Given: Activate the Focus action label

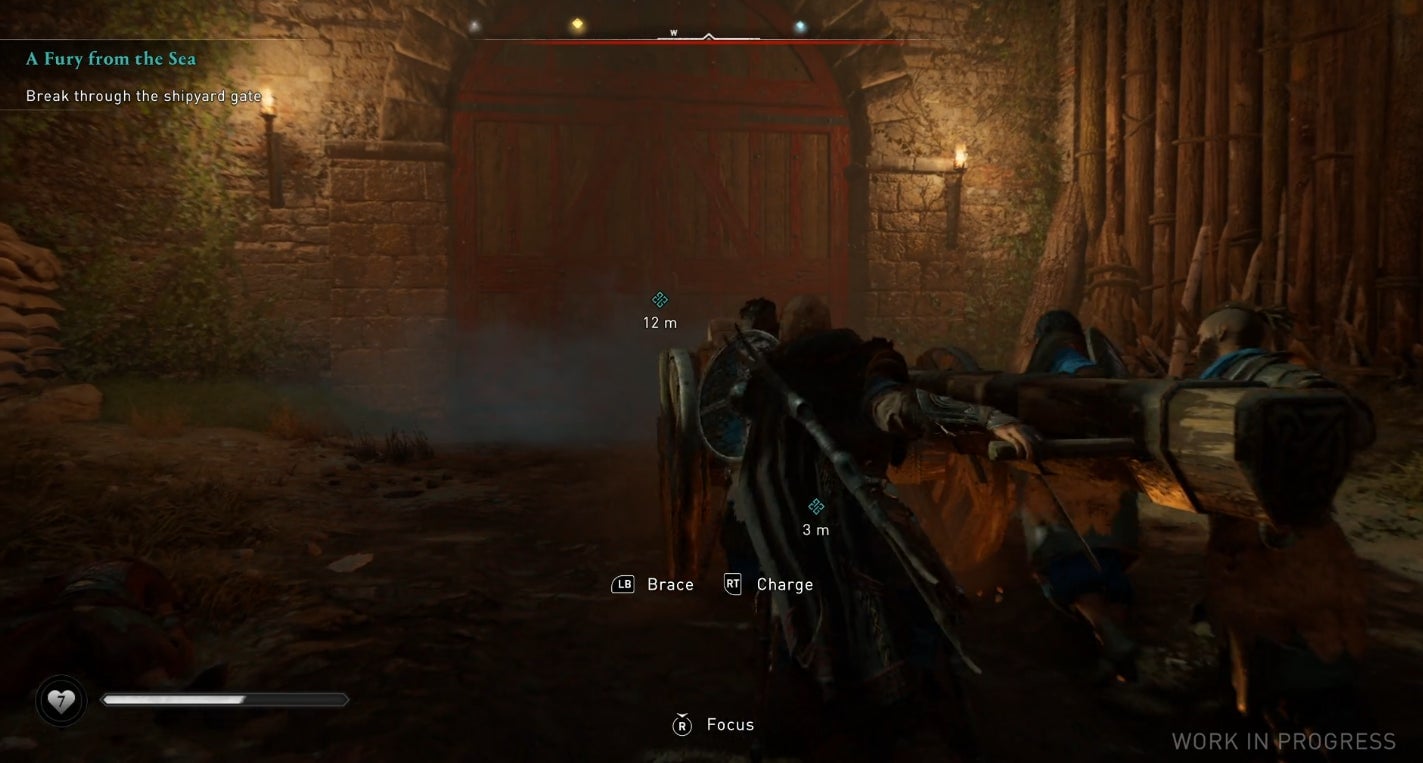Looking at the screenshot, I should [x=730, y=724].
